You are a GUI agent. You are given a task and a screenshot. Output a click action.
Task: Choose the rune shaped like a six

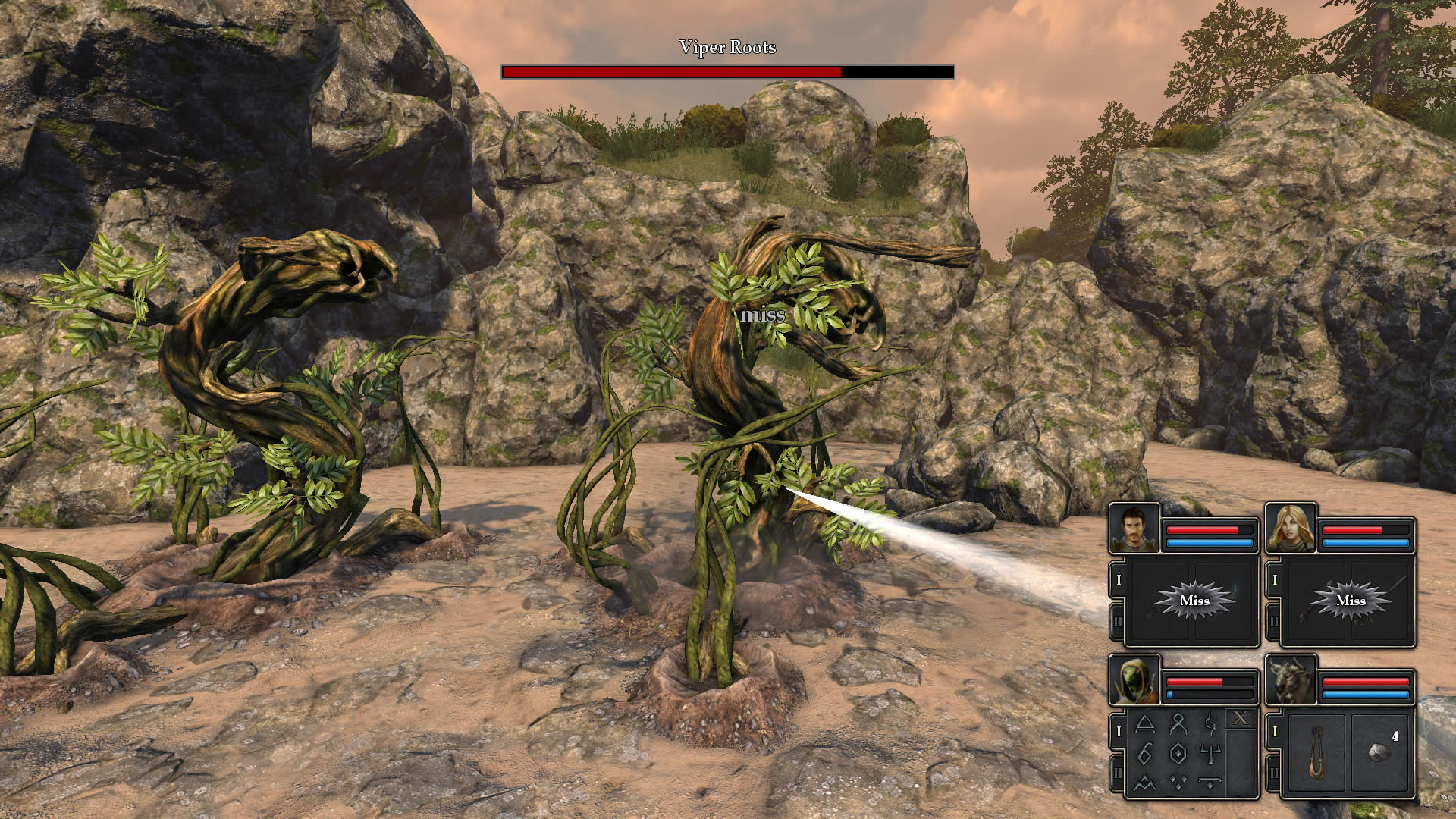pos(1145,753)
